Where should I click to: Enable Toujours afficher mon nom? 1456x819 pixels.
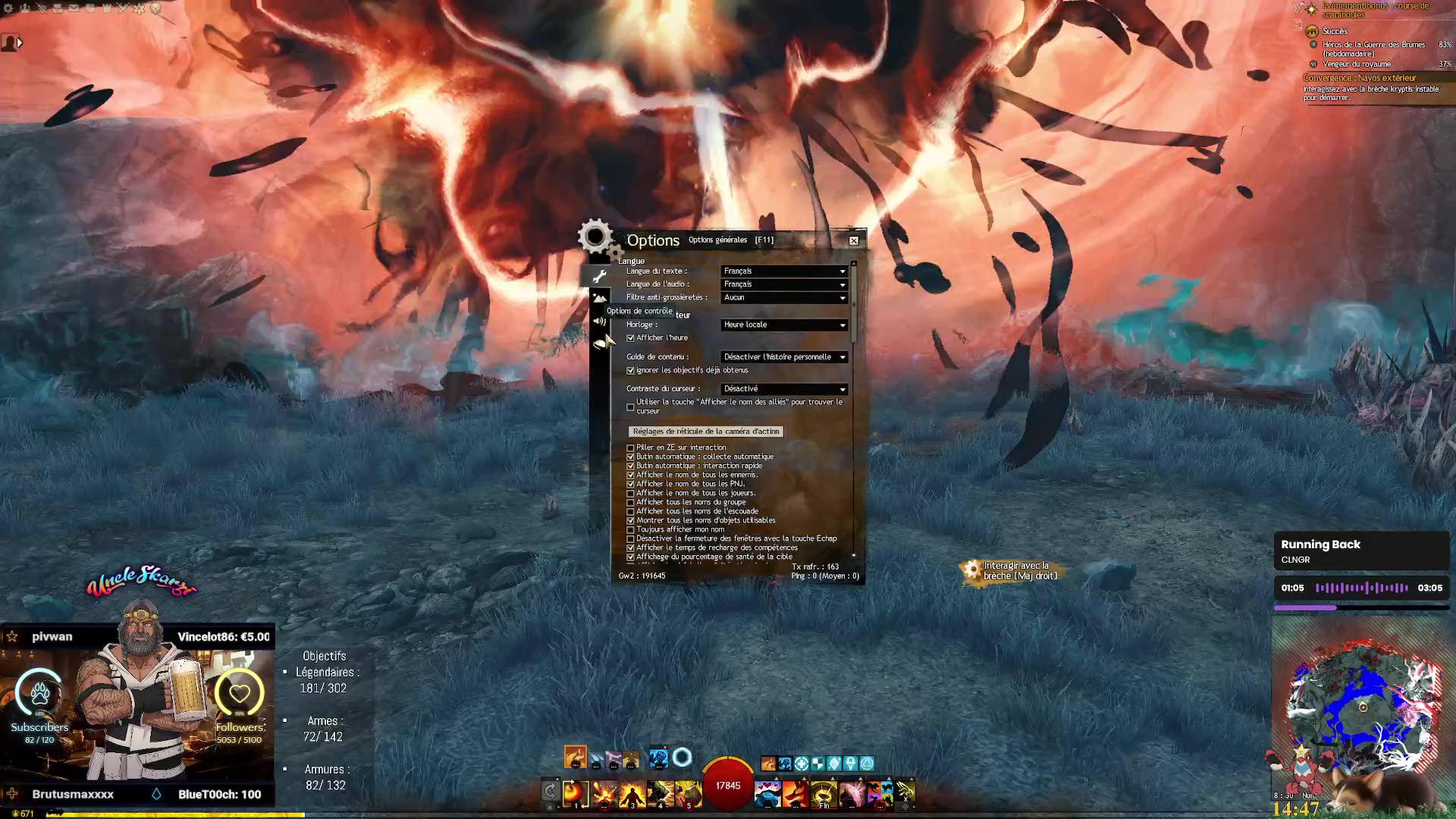631,530
